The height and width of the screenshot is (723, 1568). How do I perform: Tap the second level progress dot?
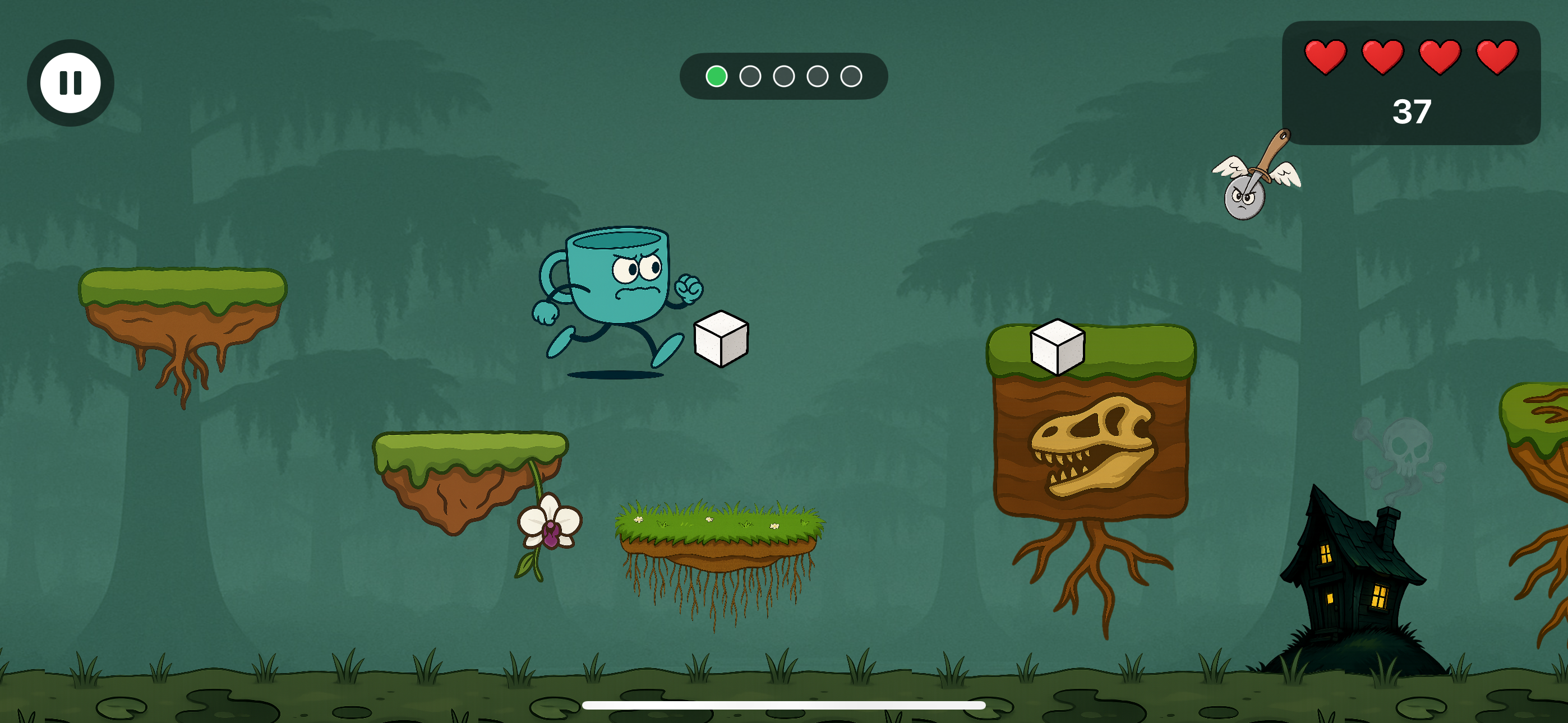[x=750, y=76]
